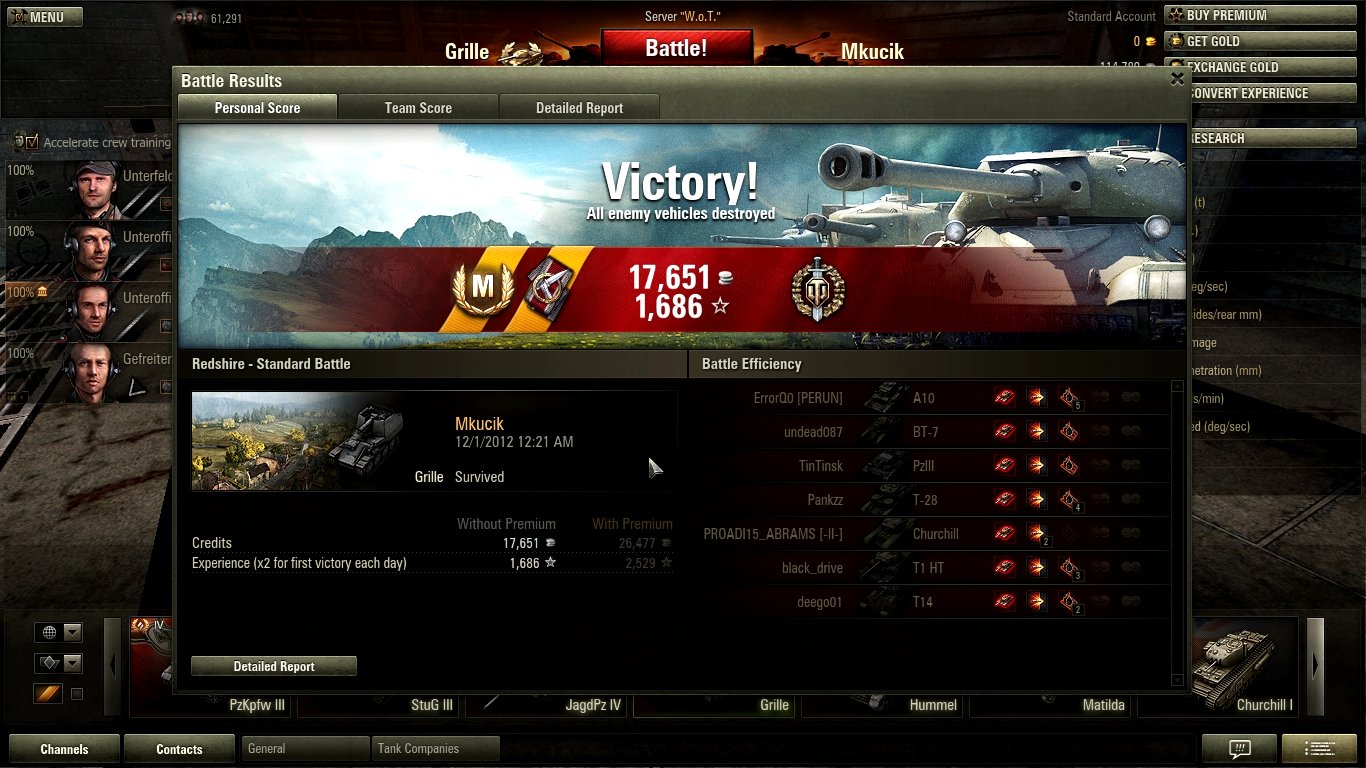Switch to the Team Score tab
This screenshot has height=768, width=1366.
[x=418, y=108]
